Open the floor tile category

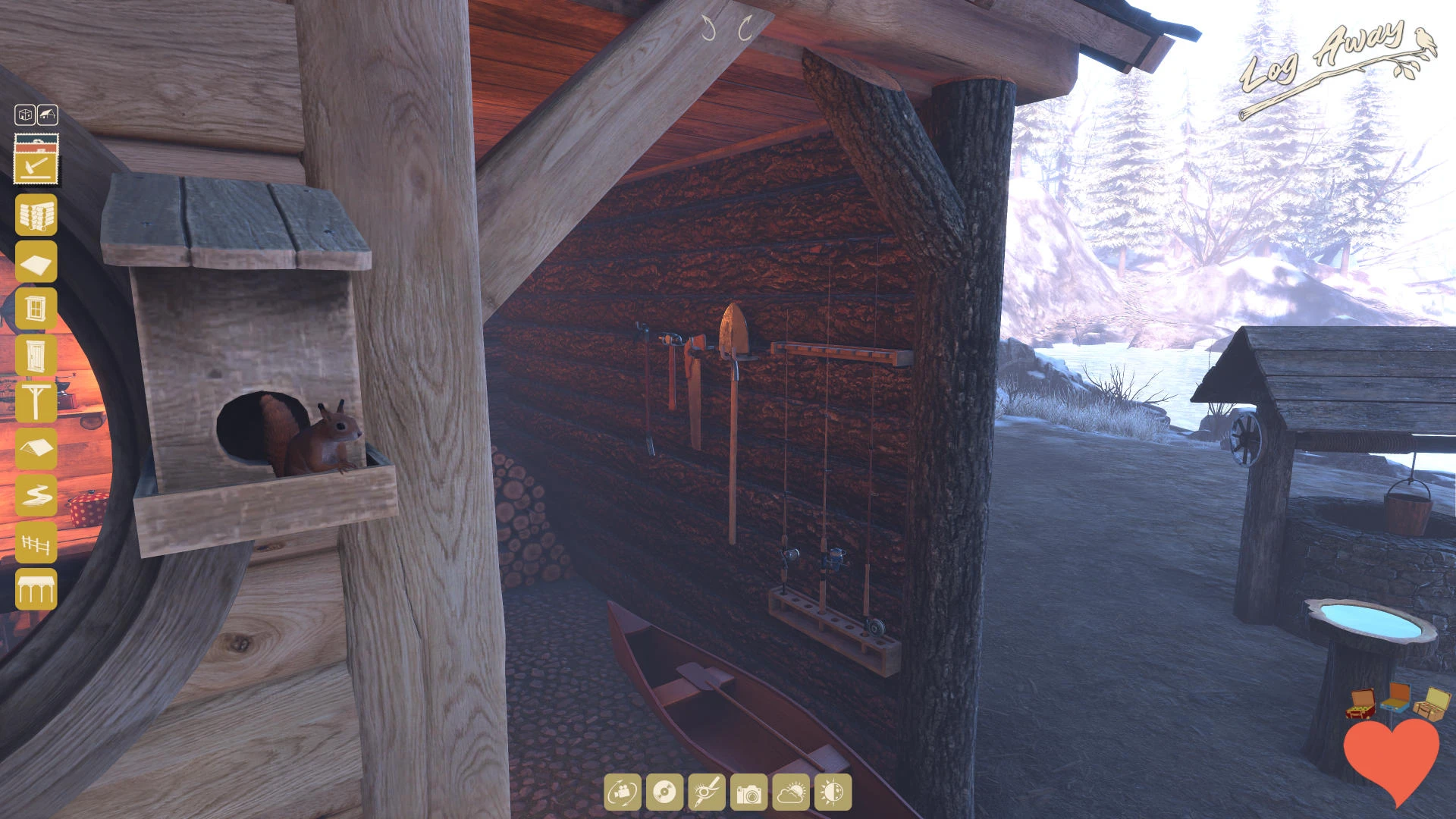pyautogui.click(x=36, y=262)
